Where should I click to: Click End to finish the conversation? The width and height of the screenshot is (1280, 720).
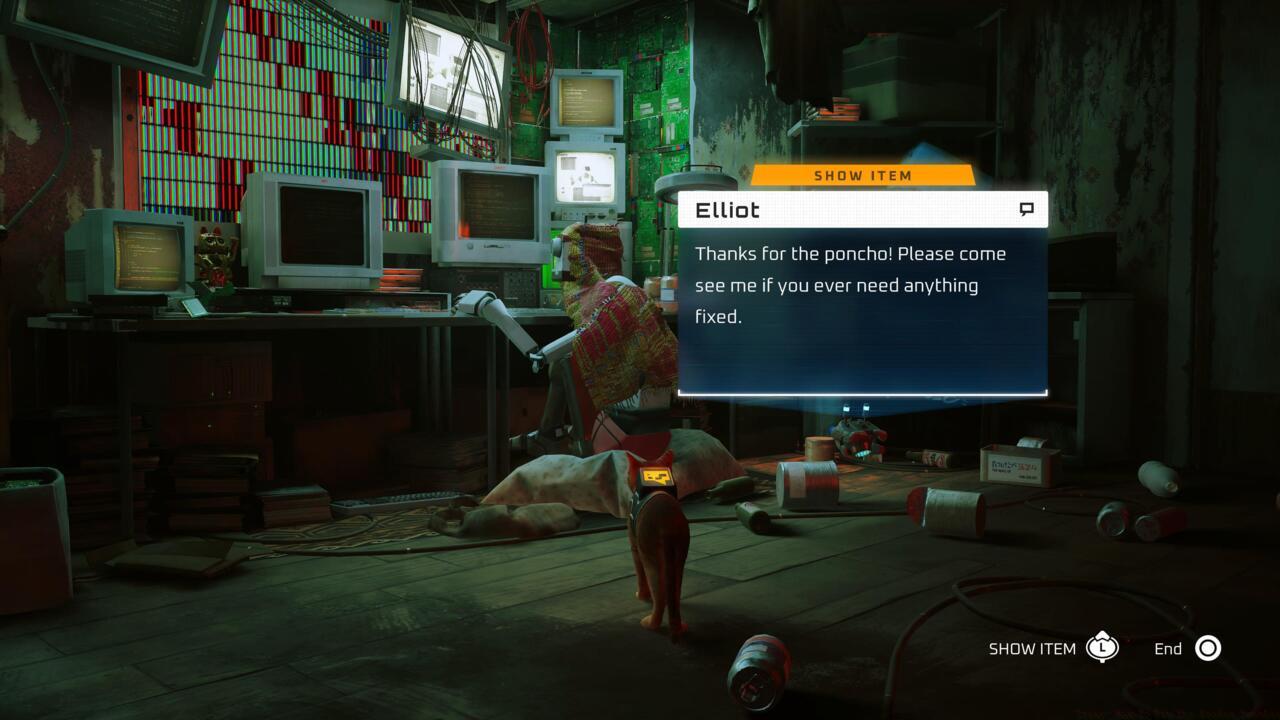click(1168, 648)
